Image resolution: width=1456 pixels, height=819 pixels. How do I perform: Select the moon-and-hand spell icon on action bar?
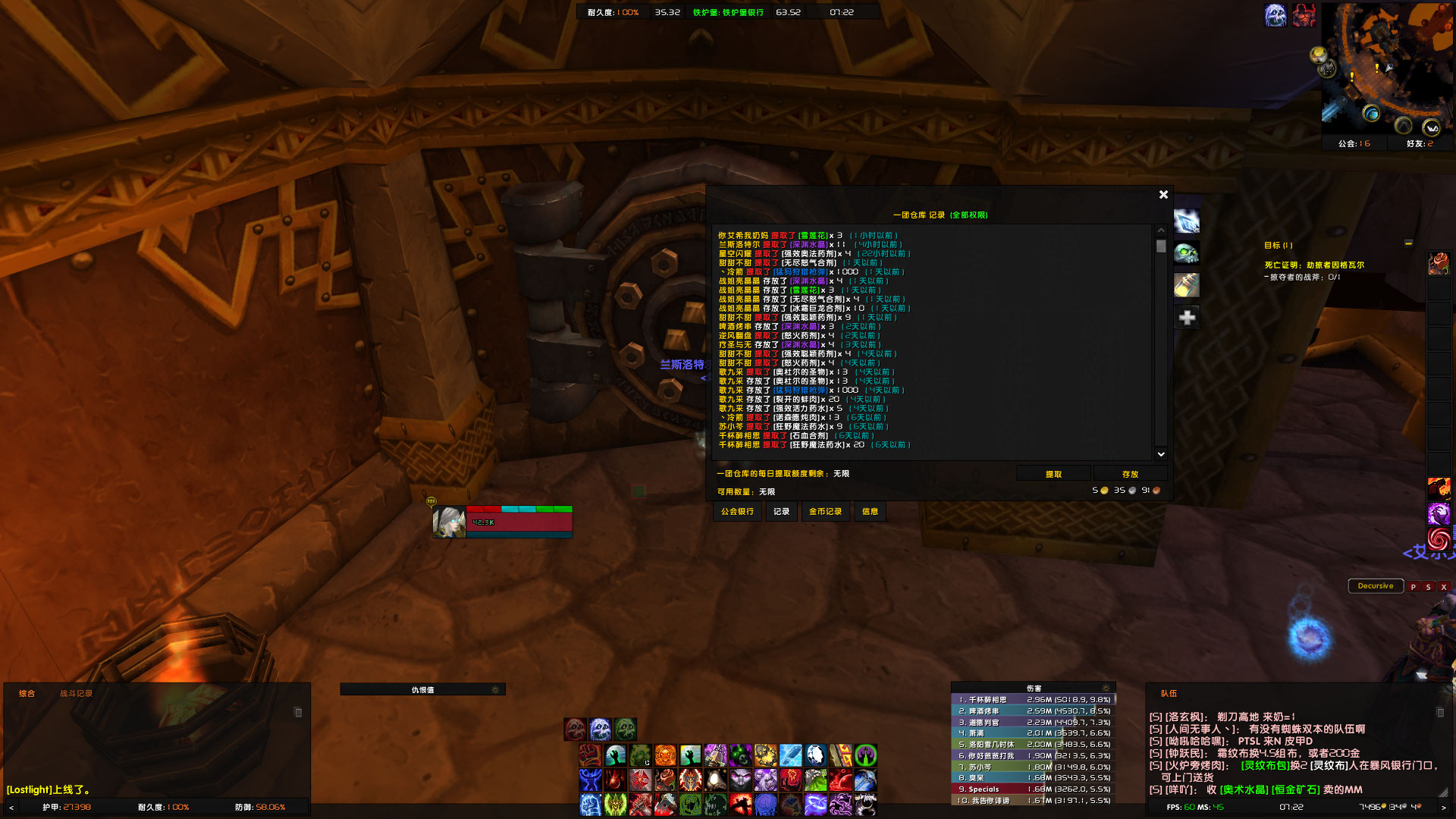click(615, 755)
